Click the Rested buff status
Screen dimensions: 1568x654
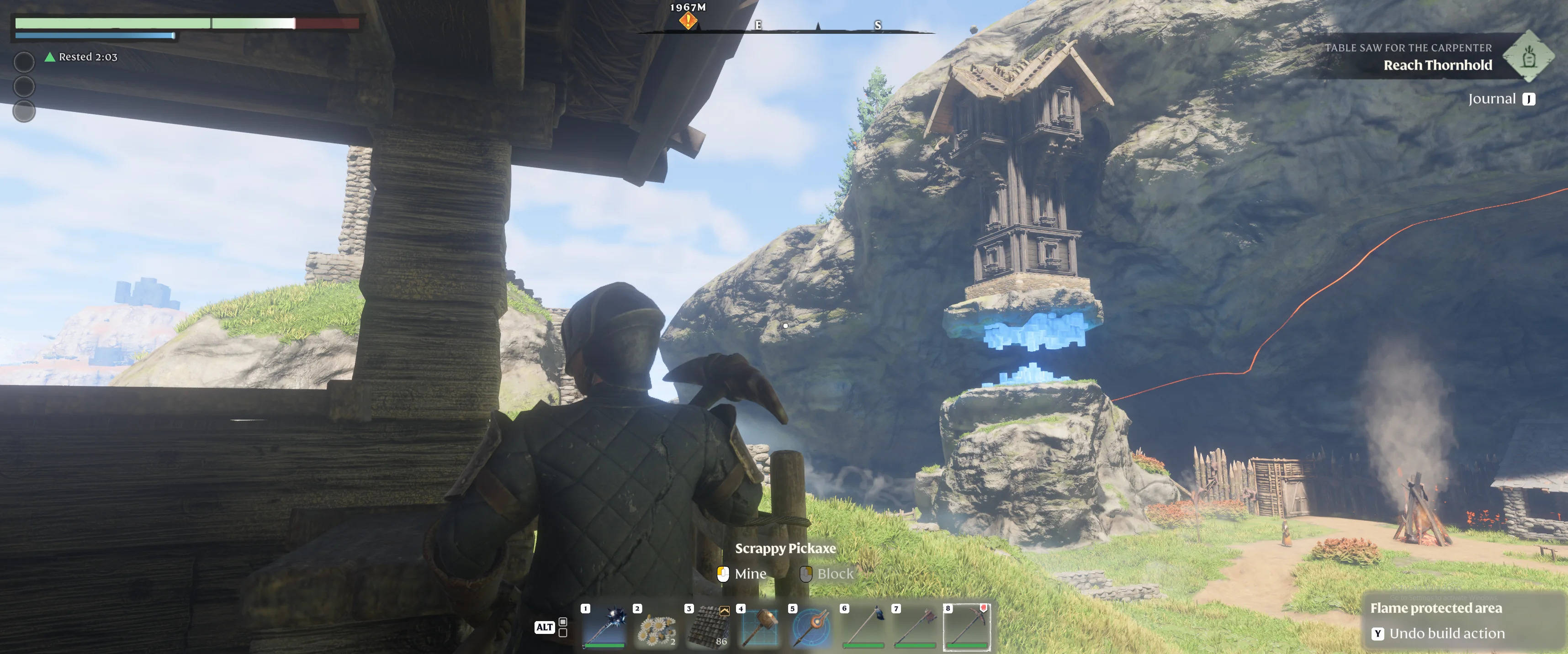[81, 57]
